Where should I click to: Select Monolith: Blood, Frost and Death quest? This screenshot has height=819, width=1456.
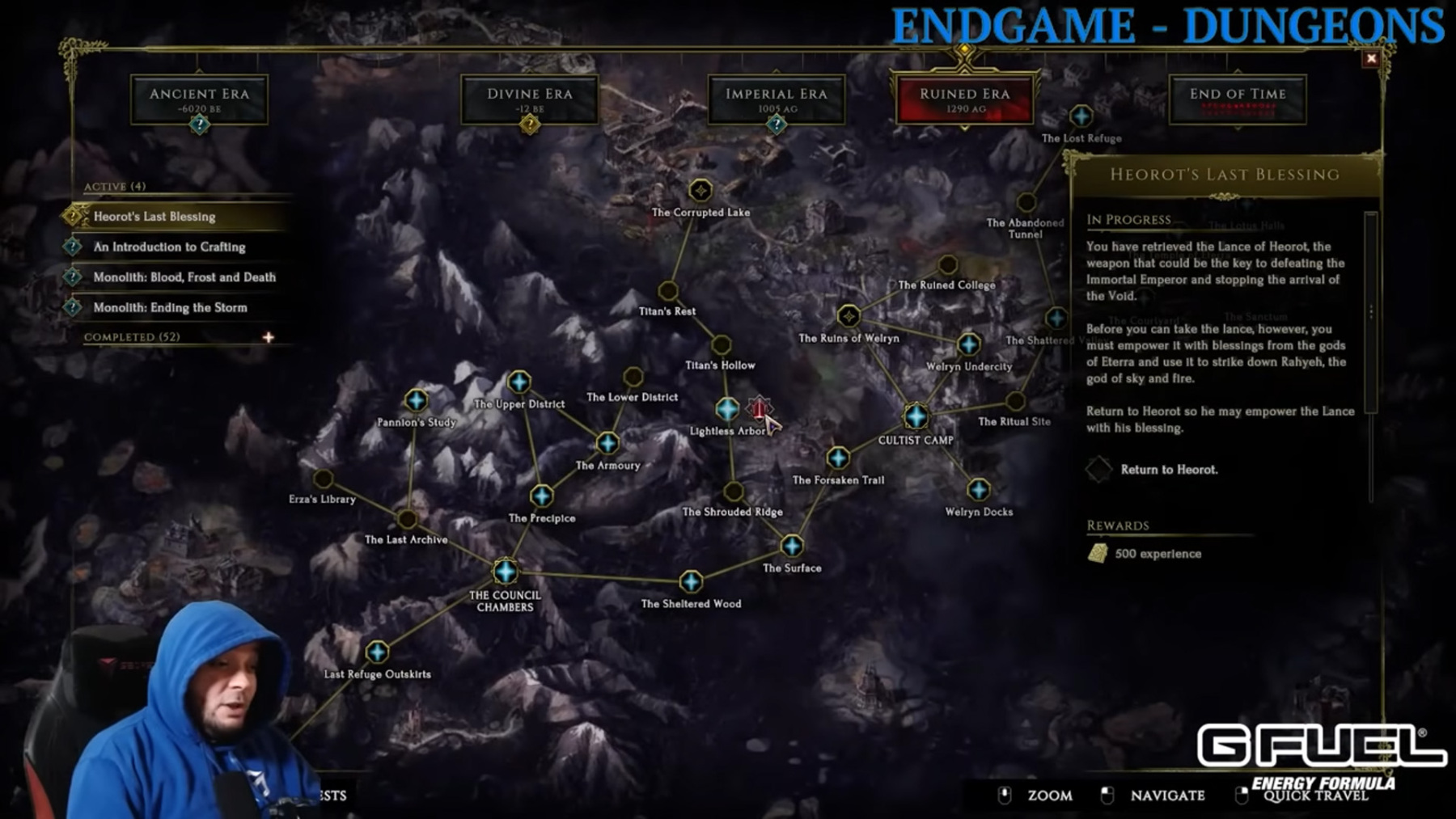click(x=184, y=277)
